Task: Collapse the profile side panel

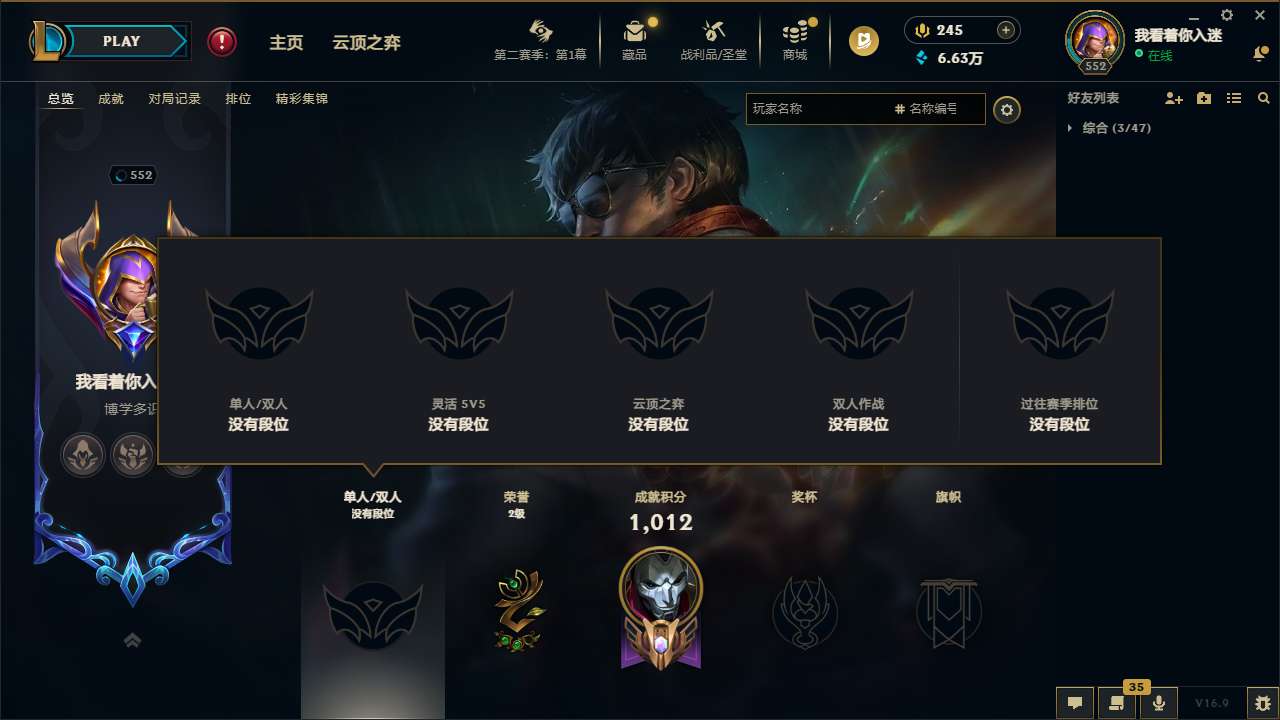Action: tap(133, 640)
